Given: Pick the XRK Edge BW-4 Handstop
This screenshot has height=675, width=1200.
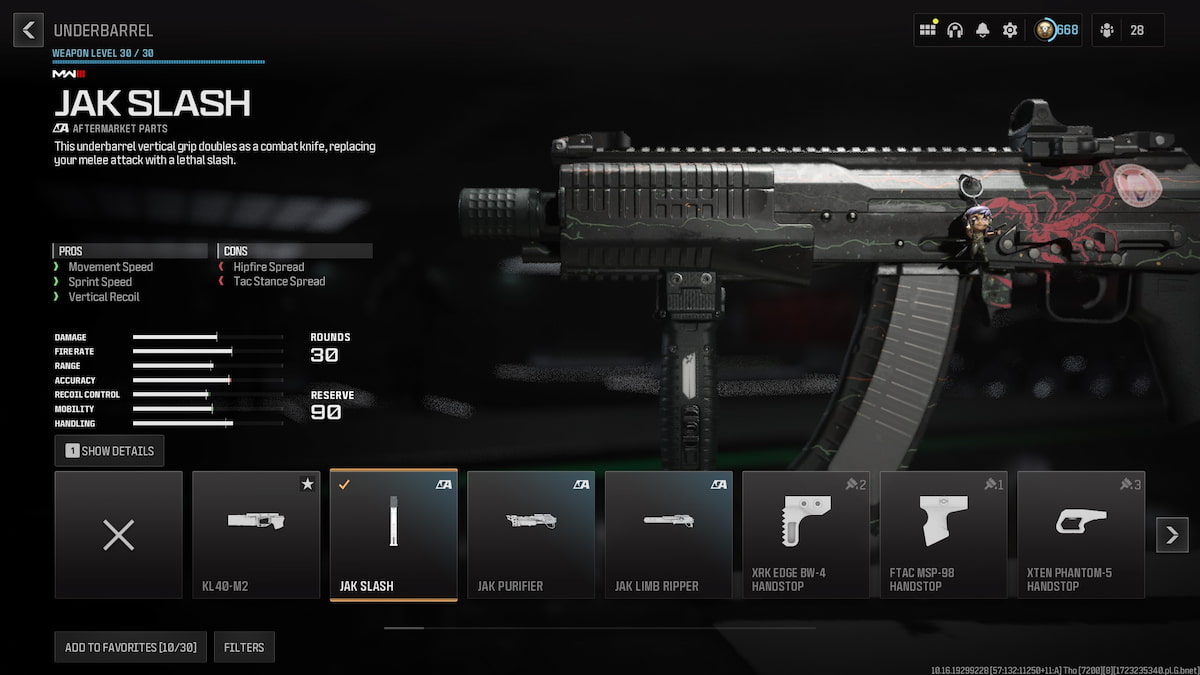Looking at the screenshot, I should pyautogui.click(x=806, y=535).
